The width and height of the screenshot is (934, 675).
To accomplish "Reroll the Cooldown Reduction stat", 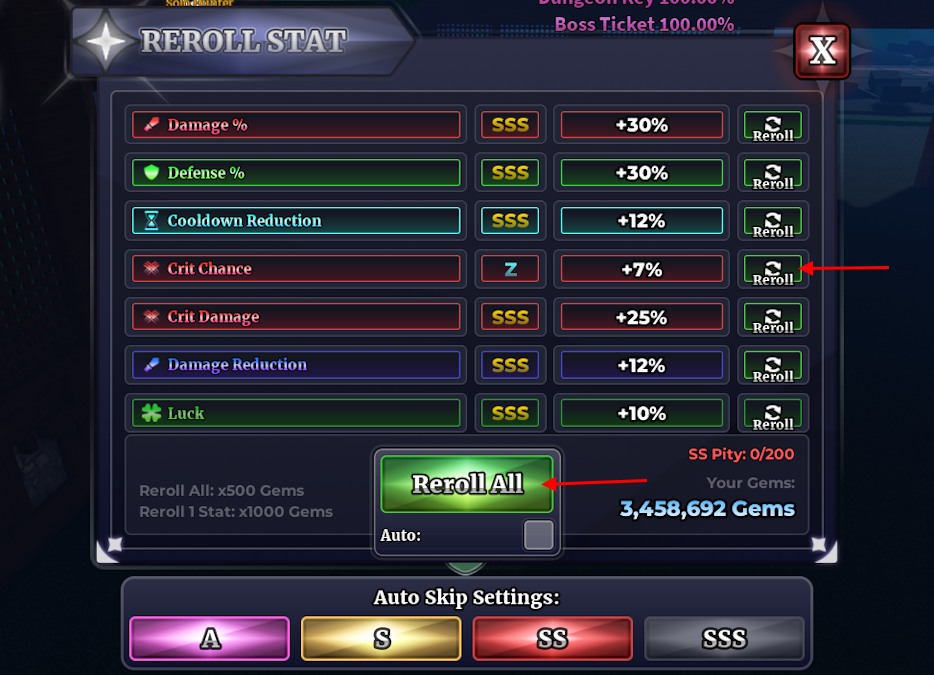I will coord(773,221).
